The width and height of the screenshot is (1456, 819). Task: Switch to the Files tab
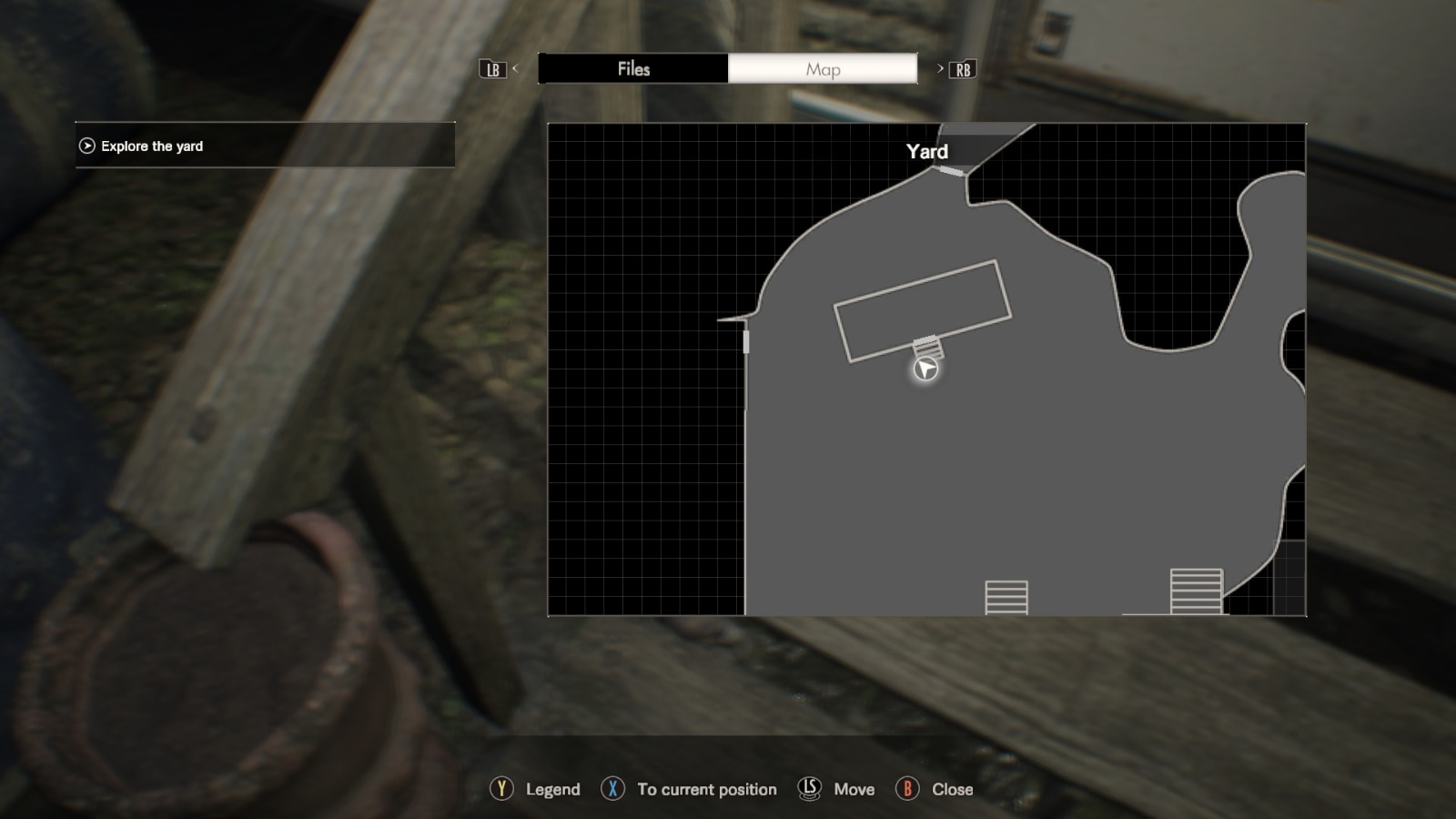634,68
